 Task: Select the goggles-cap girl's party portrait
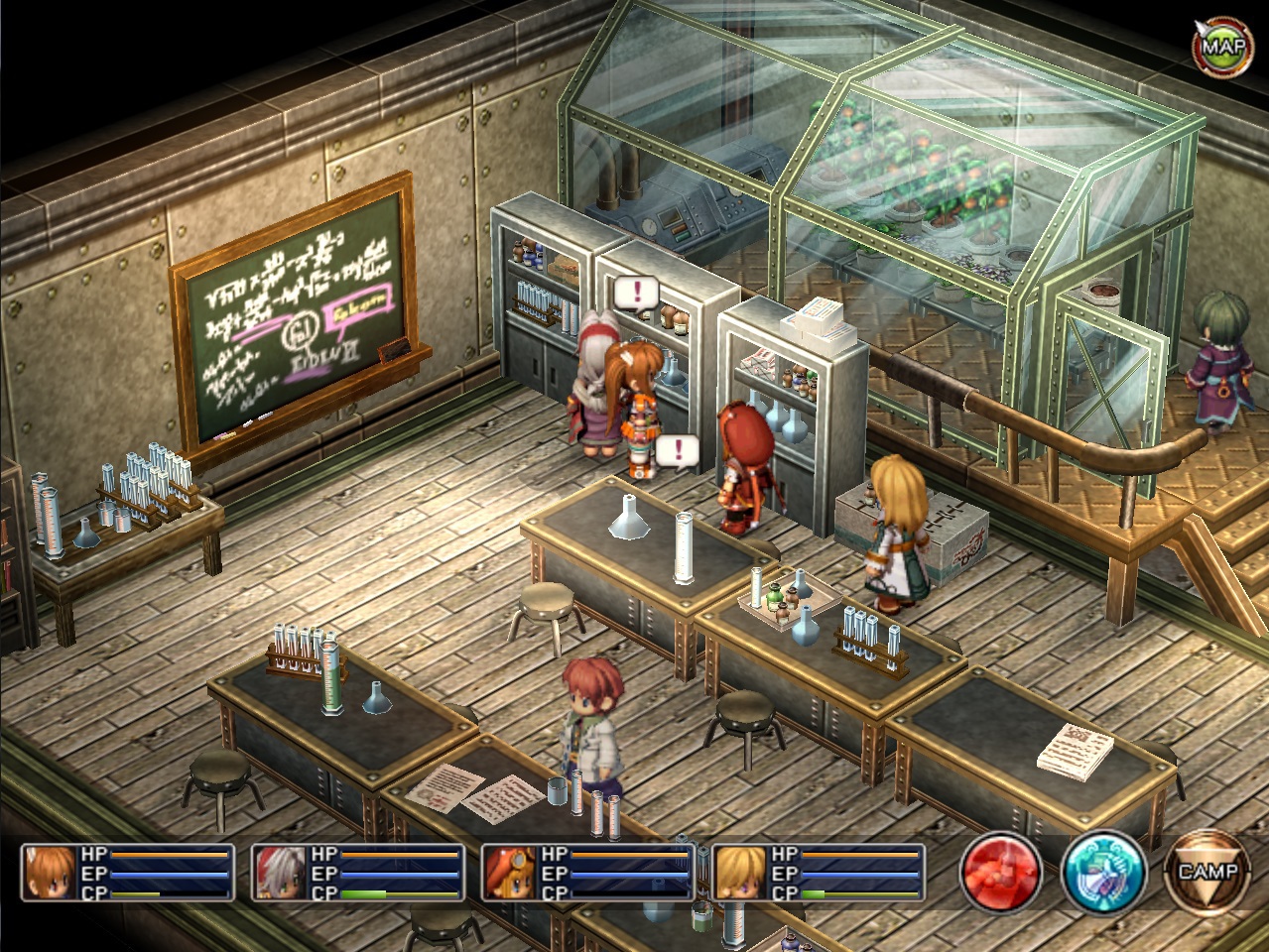508,873
